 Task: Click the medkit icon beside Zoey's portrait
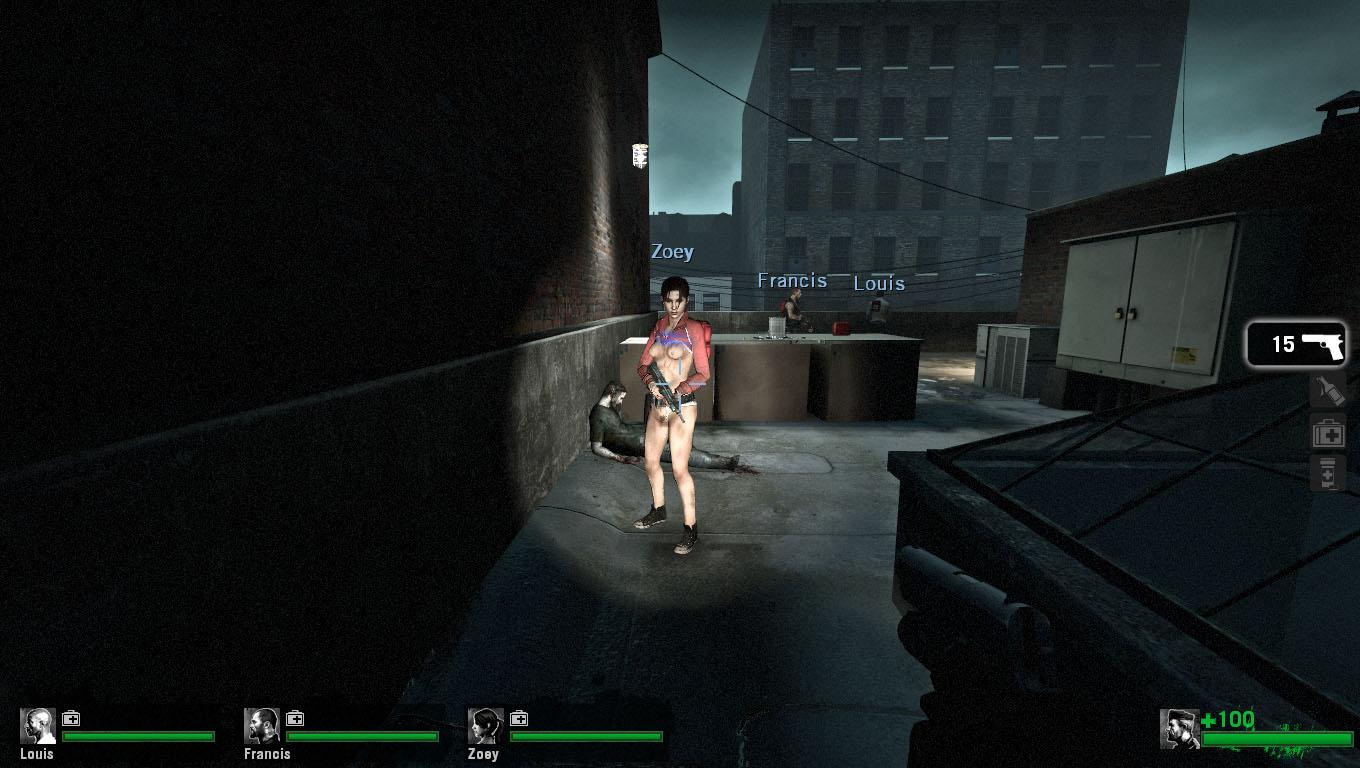coord(519,718)
